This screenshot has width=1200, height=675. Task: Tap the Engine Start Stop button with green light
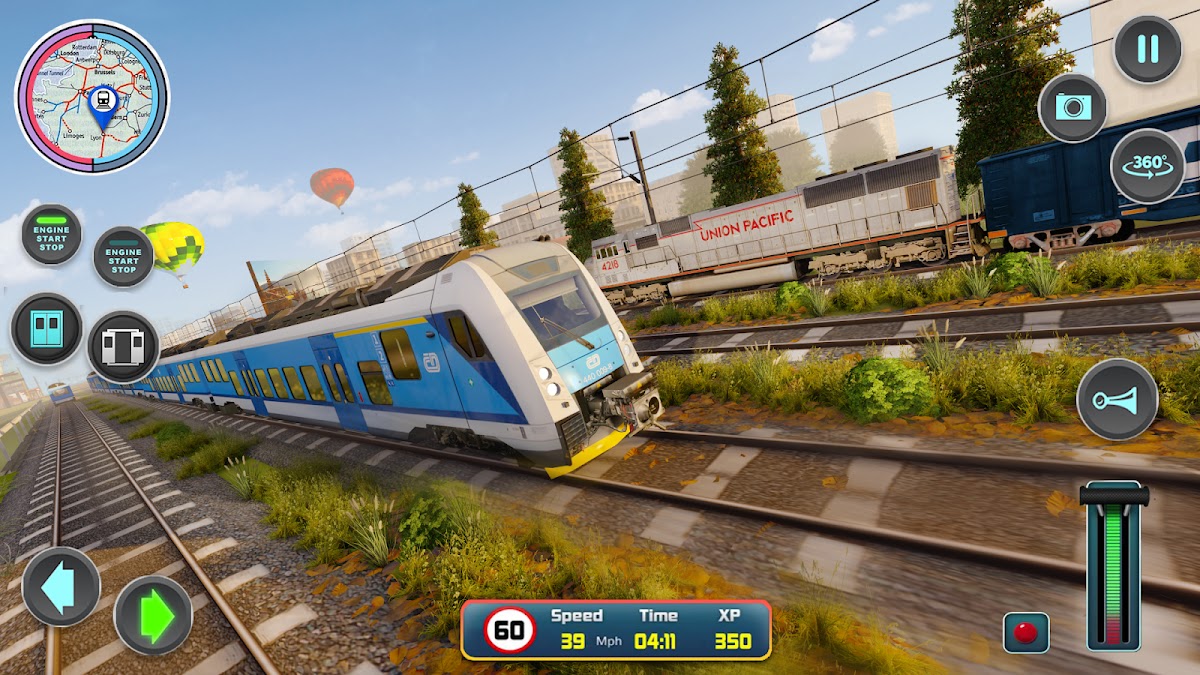click(x=51, y=235)
